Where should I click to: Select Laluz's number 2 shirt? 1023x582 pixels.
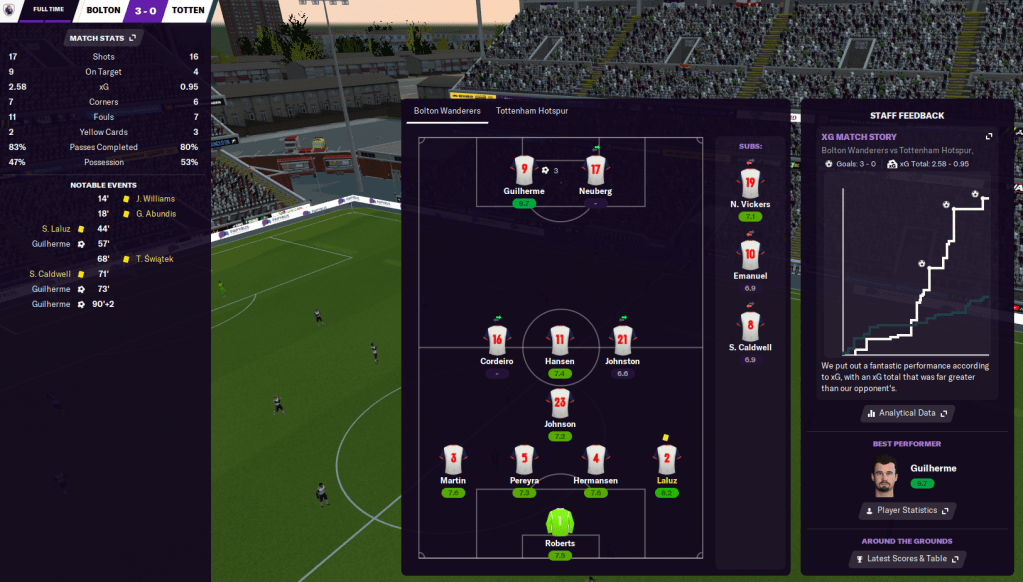[667, 460]
